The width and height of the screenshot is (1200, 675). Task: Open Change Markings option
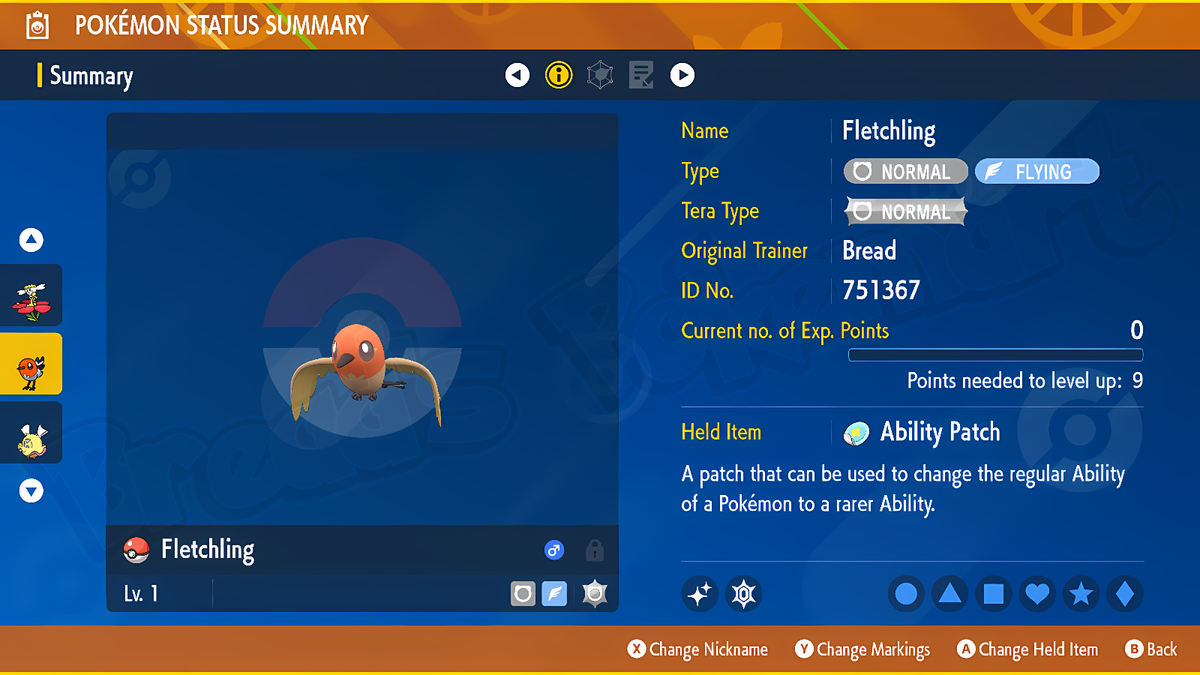pos(863,649)
